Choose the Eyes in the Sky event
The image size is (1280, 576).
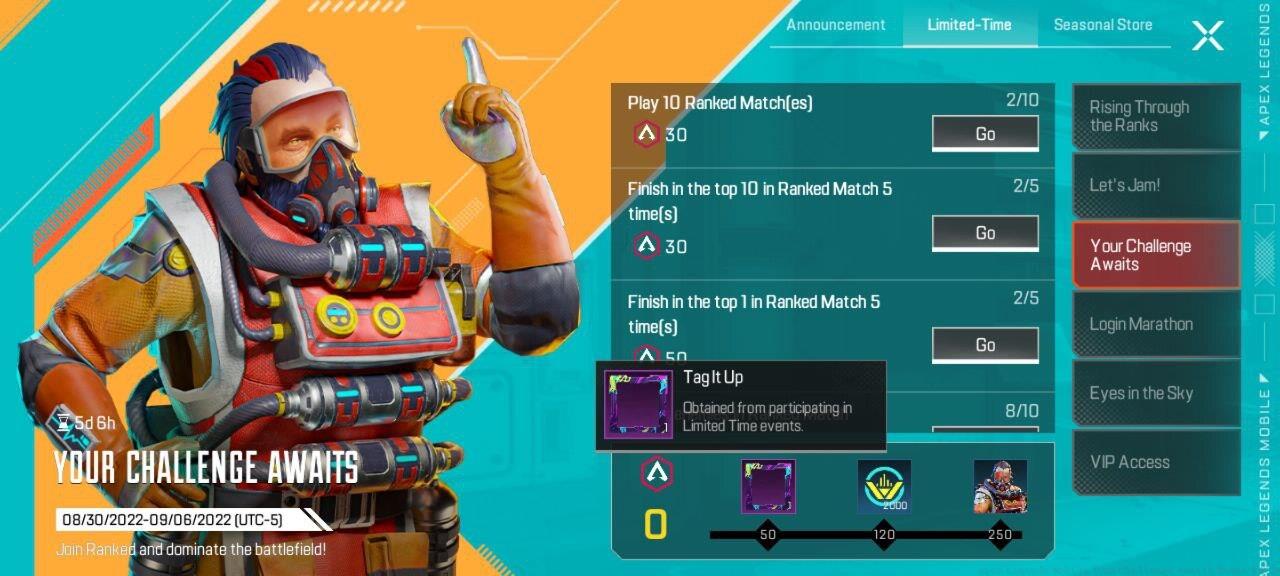[x=1155, y=393]
